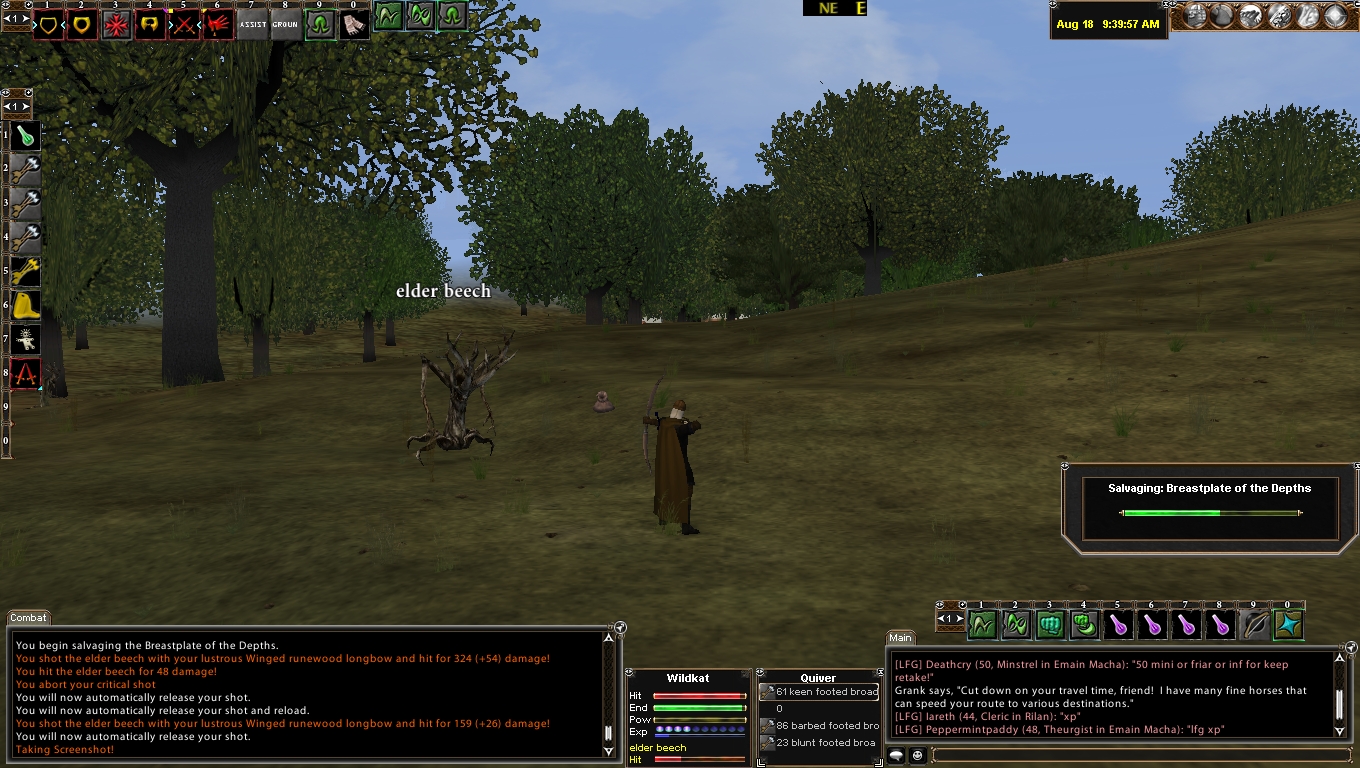Select blunt footed broadhead arrows in Quiver
1360x768 pixels.
coord(819,743)
